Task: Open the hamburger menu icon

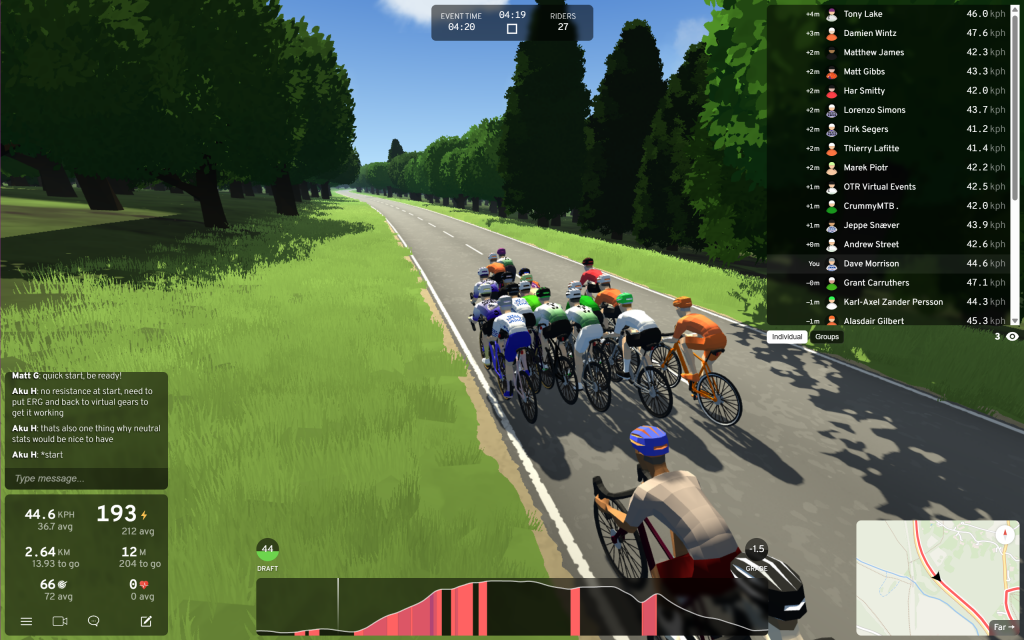Action: pyautogui.click(x=27, y=621)
